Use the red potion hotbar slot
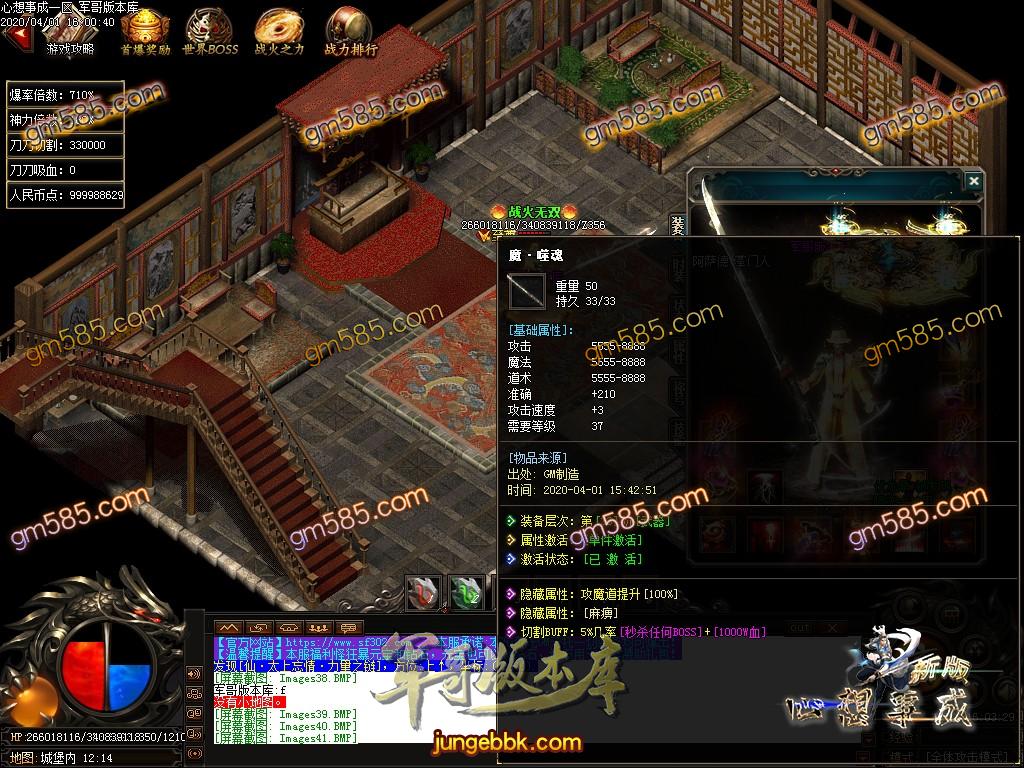1024x768 pixels. pyautogui.click(x=421, y=592)
